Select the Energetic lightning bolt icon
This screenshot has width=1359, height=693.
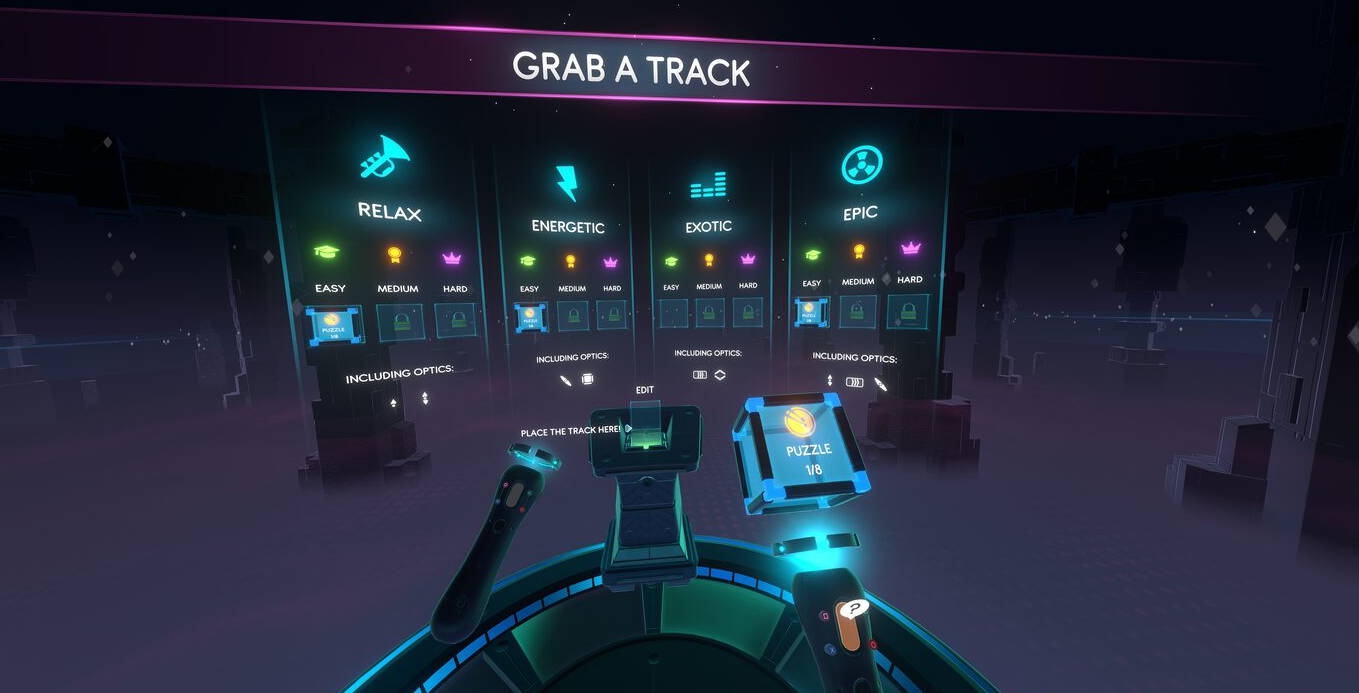[x=567, y=183]
